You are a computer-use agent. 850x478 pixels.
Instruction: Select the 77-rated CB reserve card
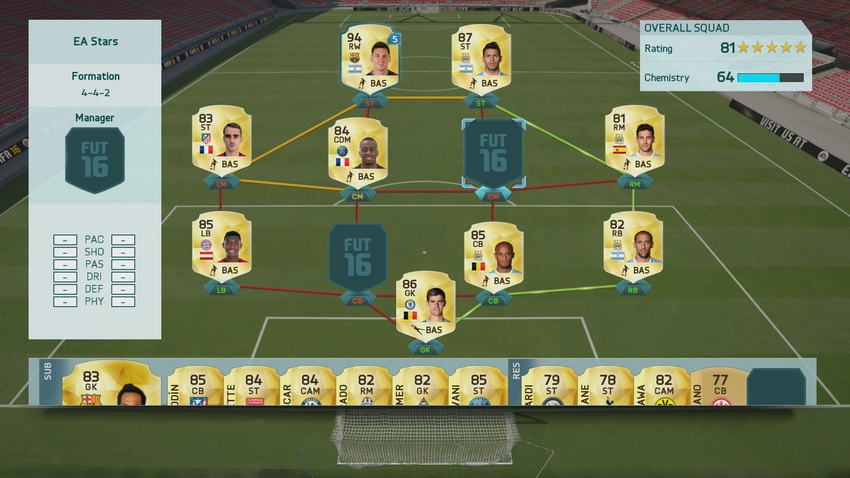716,387
